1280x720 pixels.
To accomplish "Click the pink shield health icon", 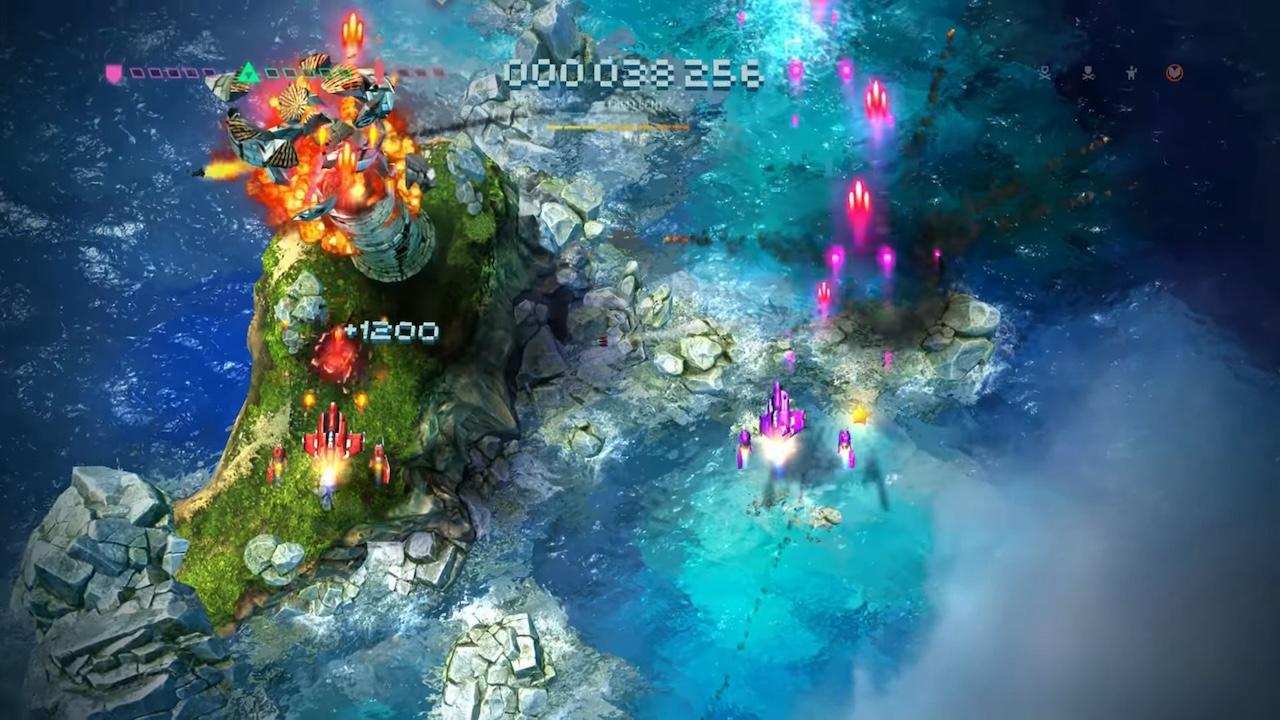I will tap(115, 73).
